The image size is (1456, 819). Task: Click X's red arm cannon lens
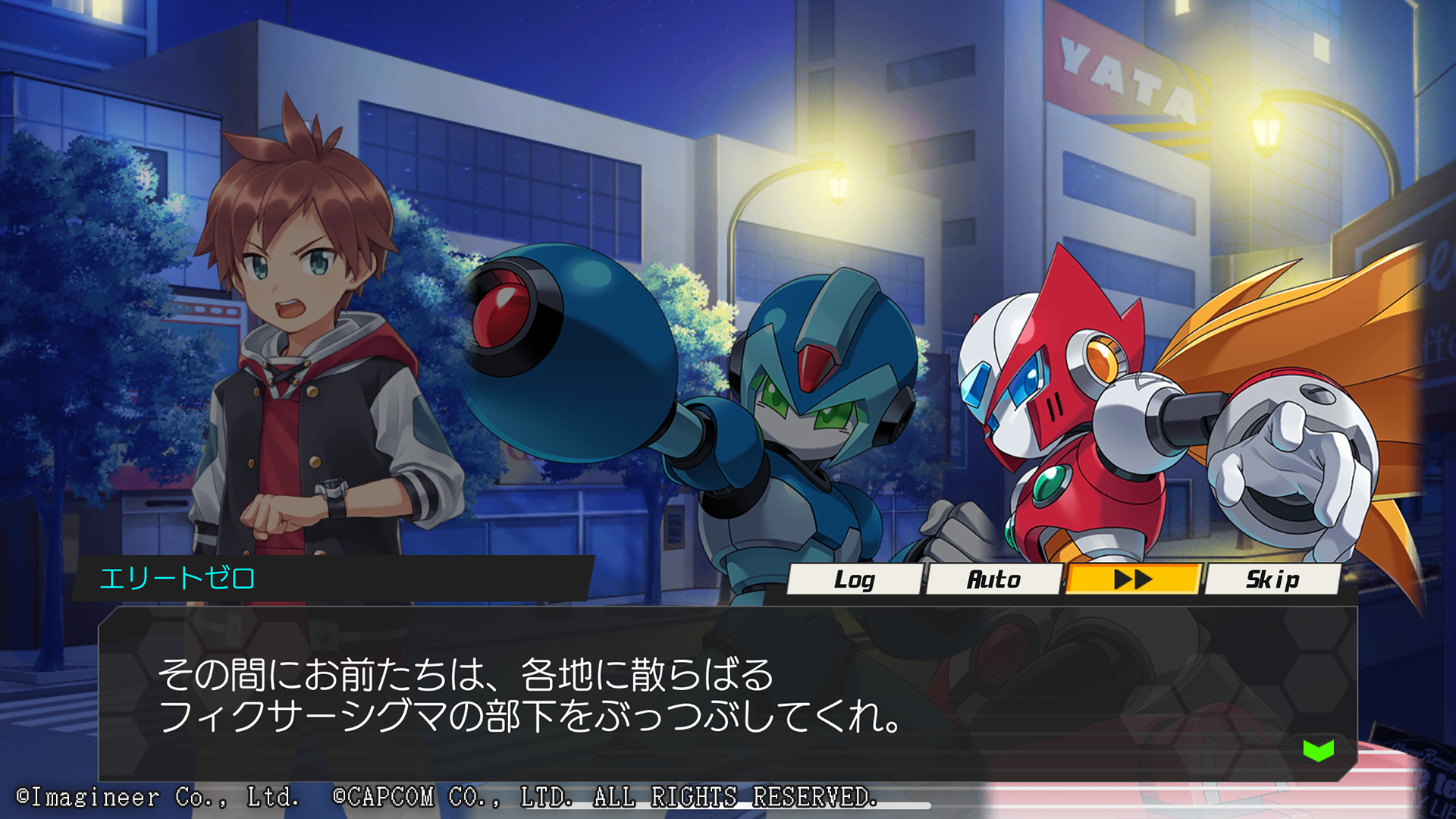505,309
